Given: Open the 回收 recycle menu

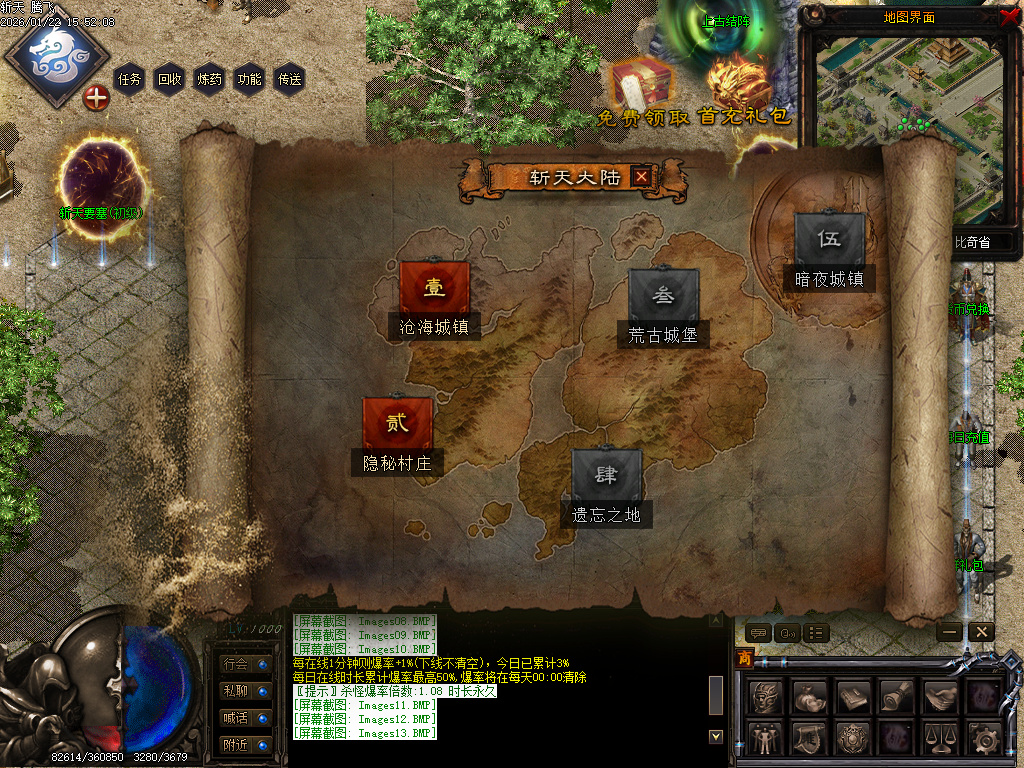Looking at the screenshot, I should (x=170, y=79).
